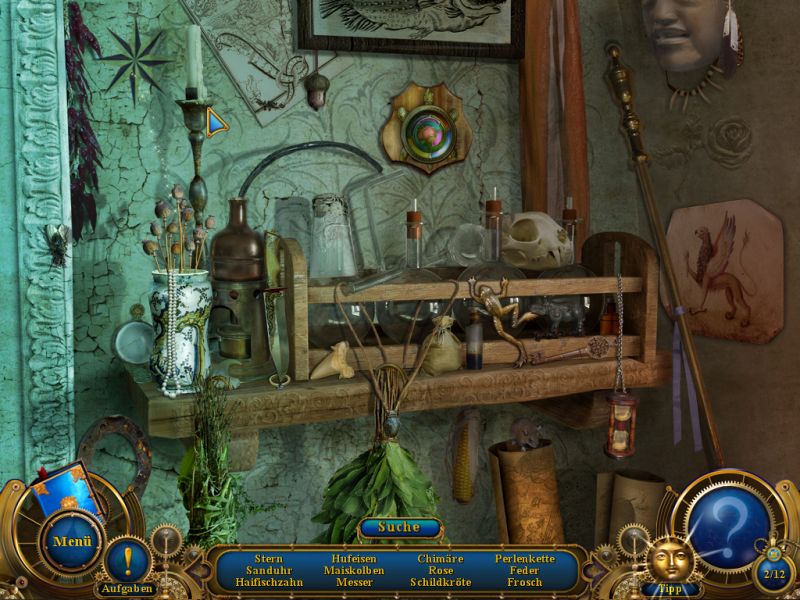Select 'Stern' in the search list
The width and height of the screenshot is (800, 600).
pos(269,558)
